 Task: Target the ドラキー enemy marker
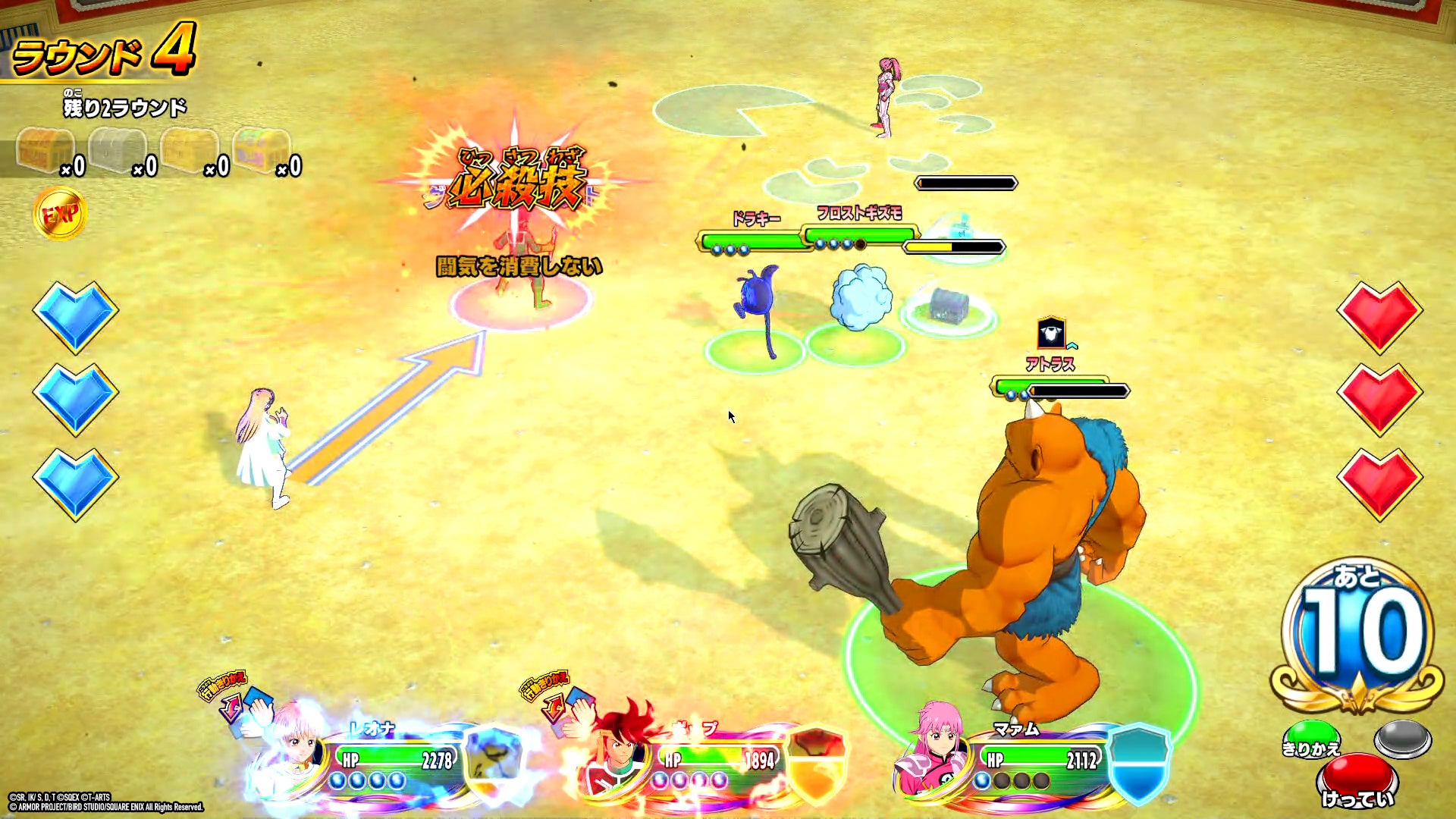pyautogui.click(x=755, y=311)
